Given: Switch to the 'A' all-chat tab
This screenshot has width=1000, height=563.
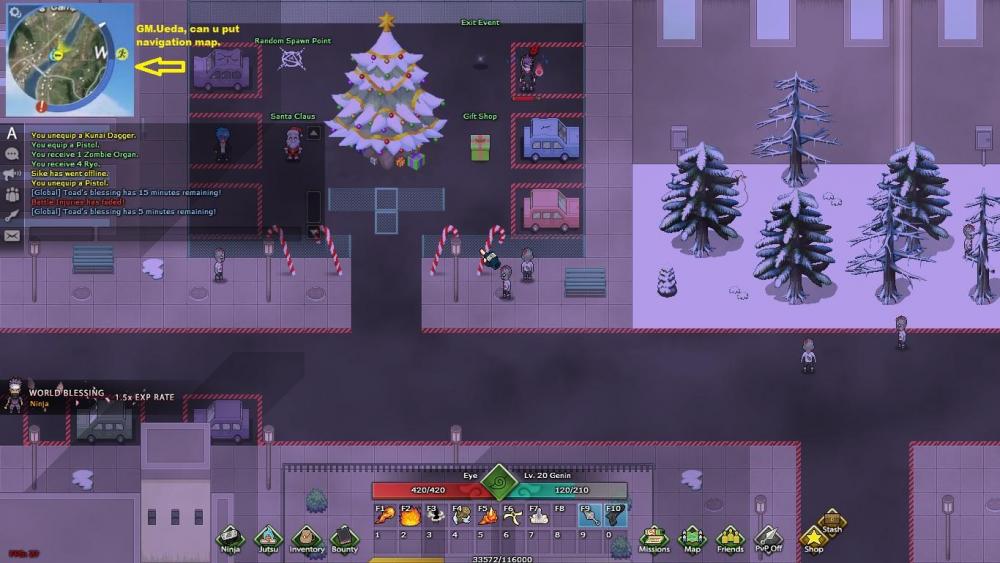Looking at the screenshot, I should tap(12, 133).
